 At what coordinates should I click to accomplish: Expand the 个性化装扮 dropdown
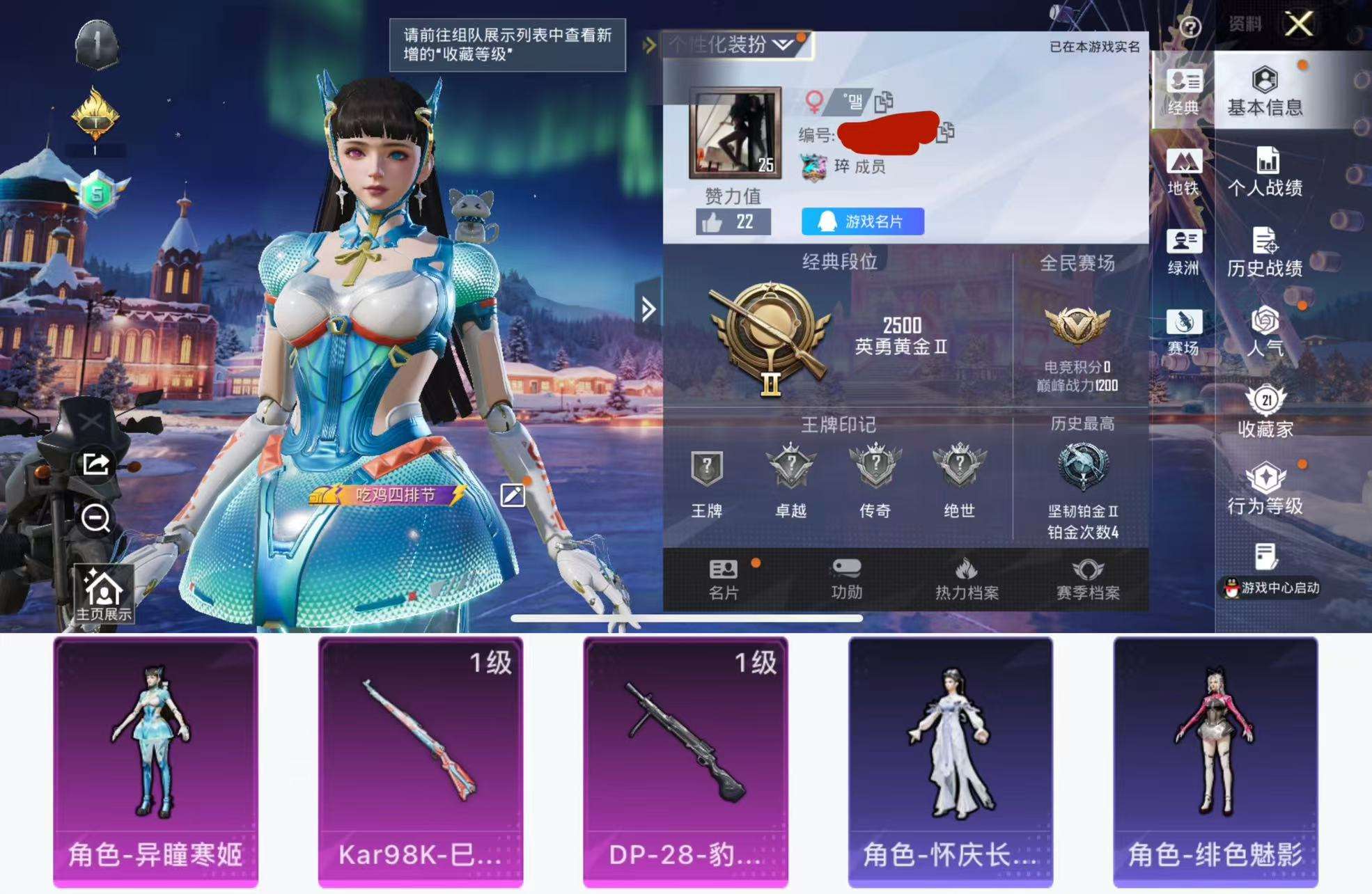coord(783,44)
